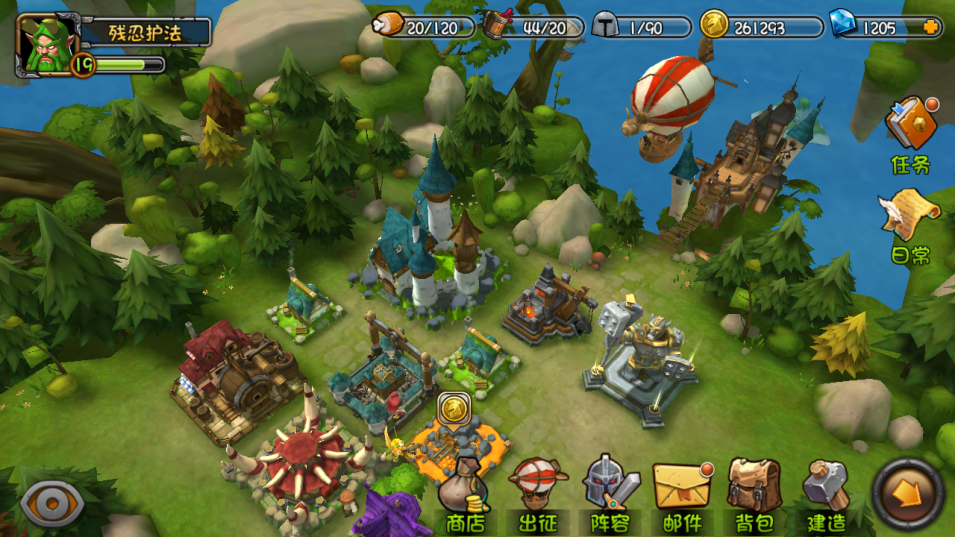Open the 商店 shop menu
The image size is (955, 537).
tap(464, 495)
